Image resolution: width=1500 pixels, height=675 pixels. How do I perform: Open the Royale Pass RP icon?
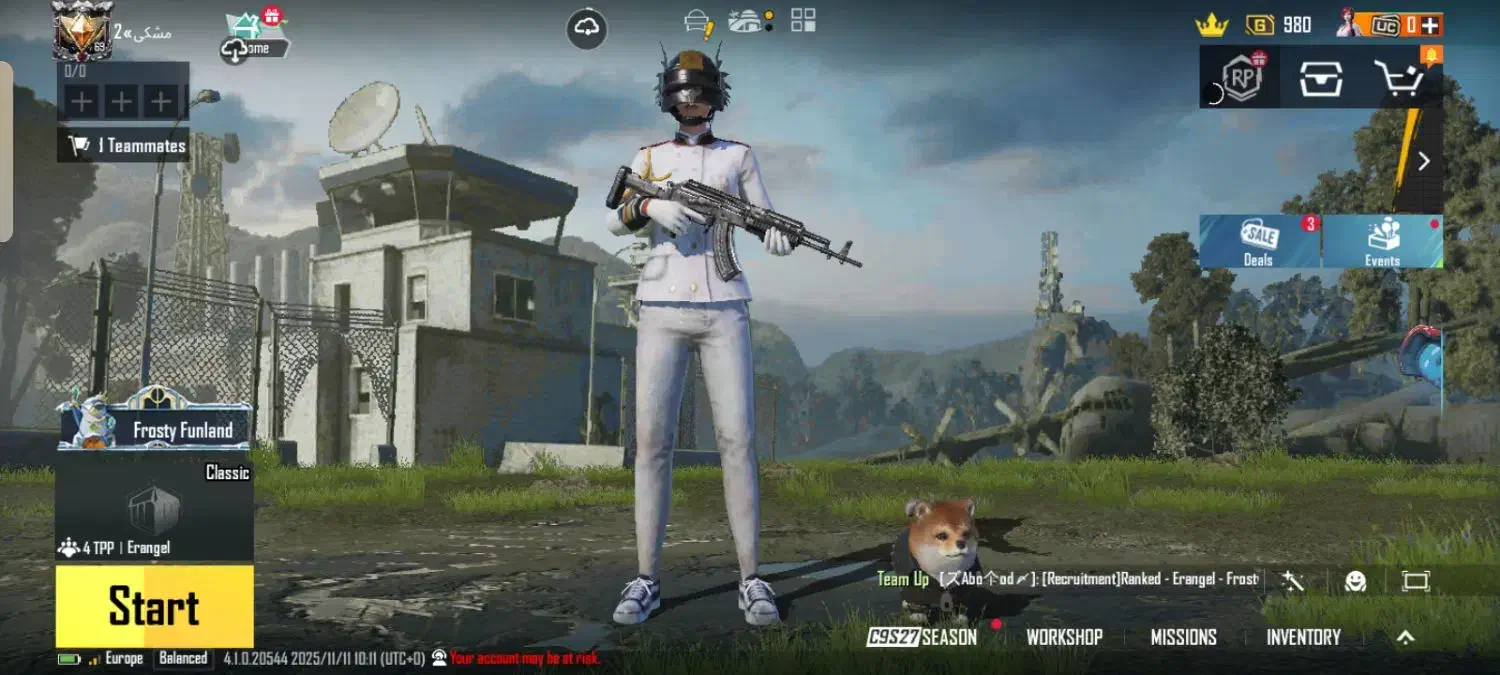tap(1241, 78)
